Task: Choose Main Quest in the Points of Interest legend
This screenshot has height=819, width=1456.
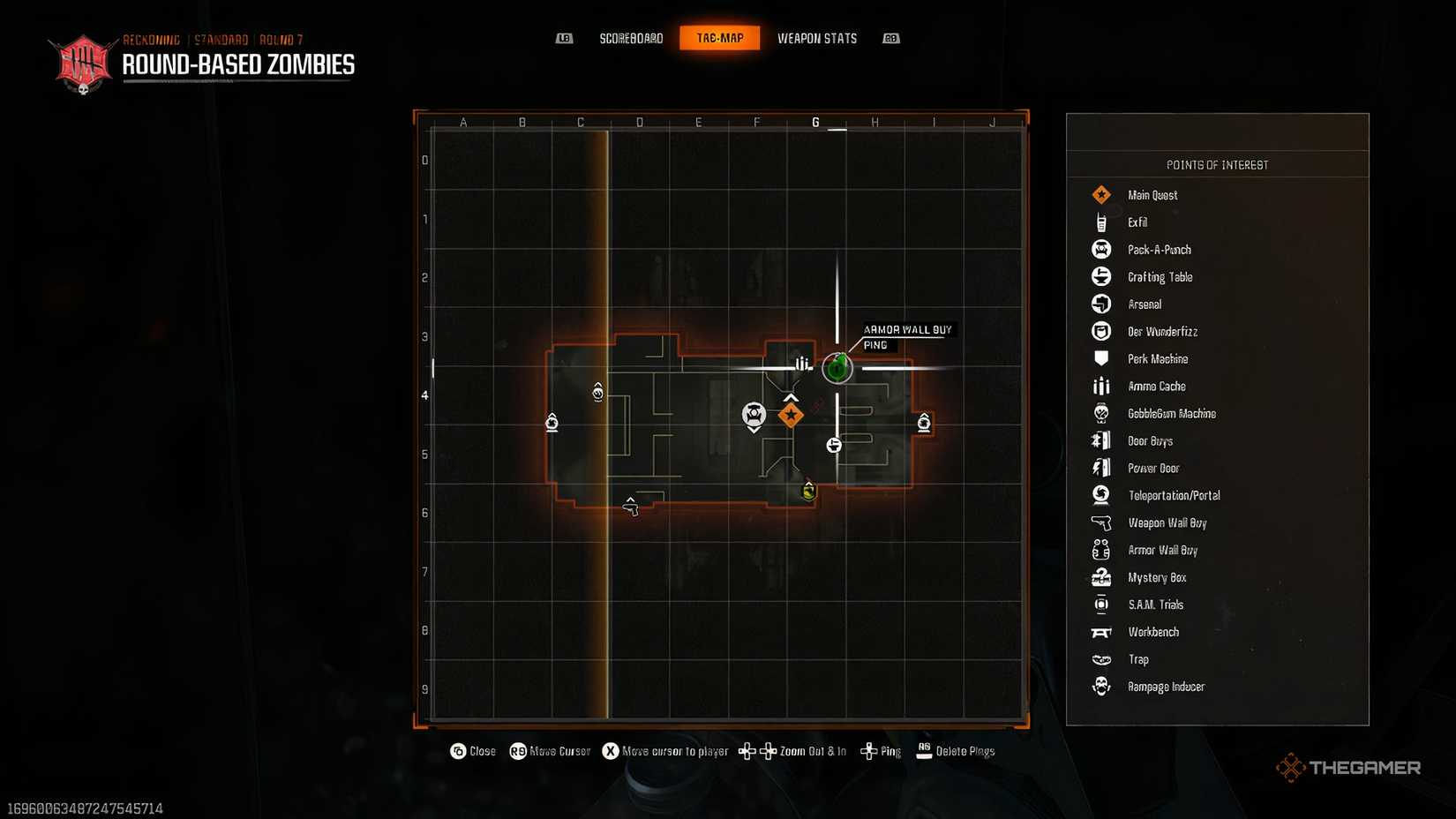Action: click(x=1152, y=195)
